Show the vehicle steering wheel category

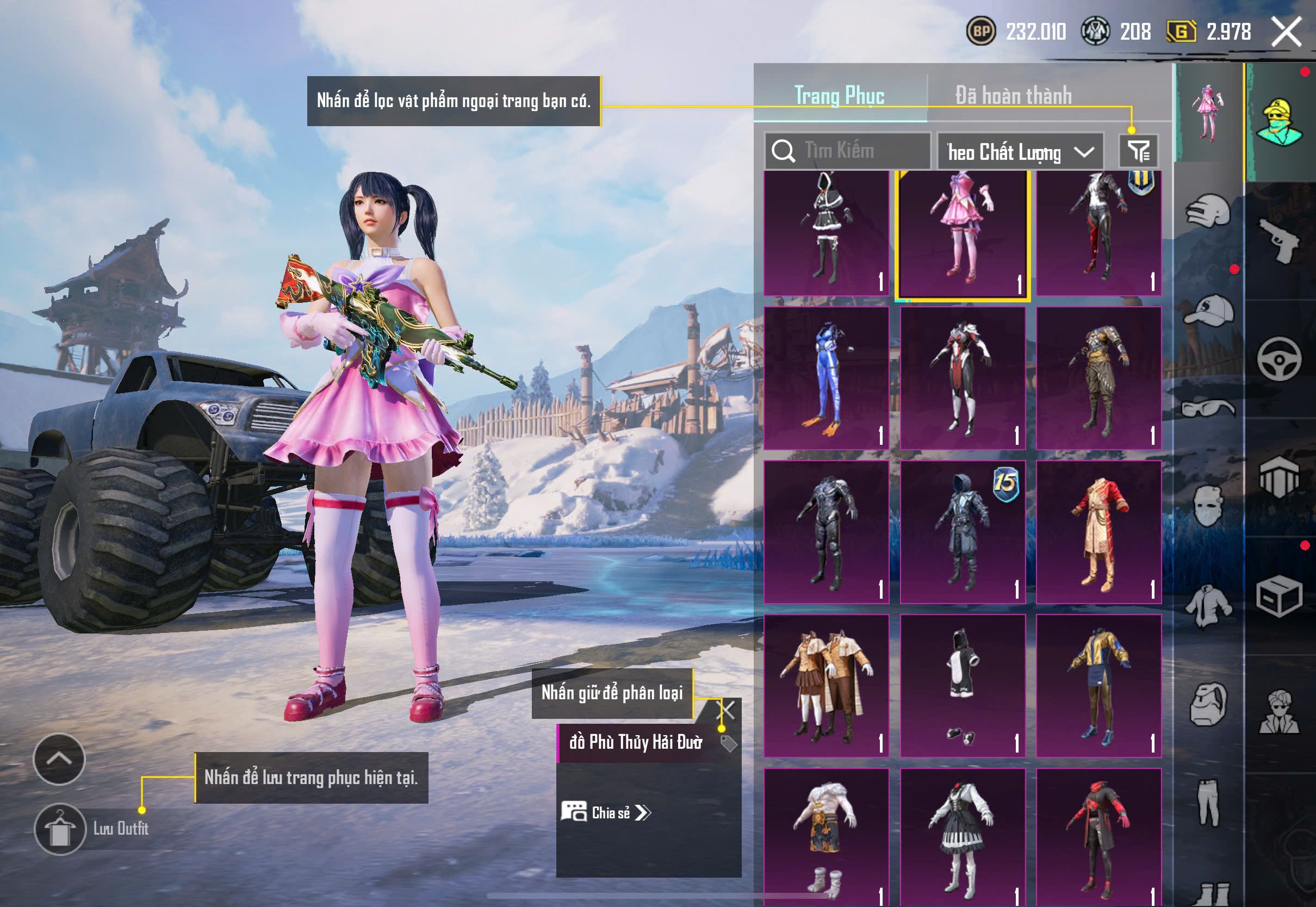tap(1279, 359)
